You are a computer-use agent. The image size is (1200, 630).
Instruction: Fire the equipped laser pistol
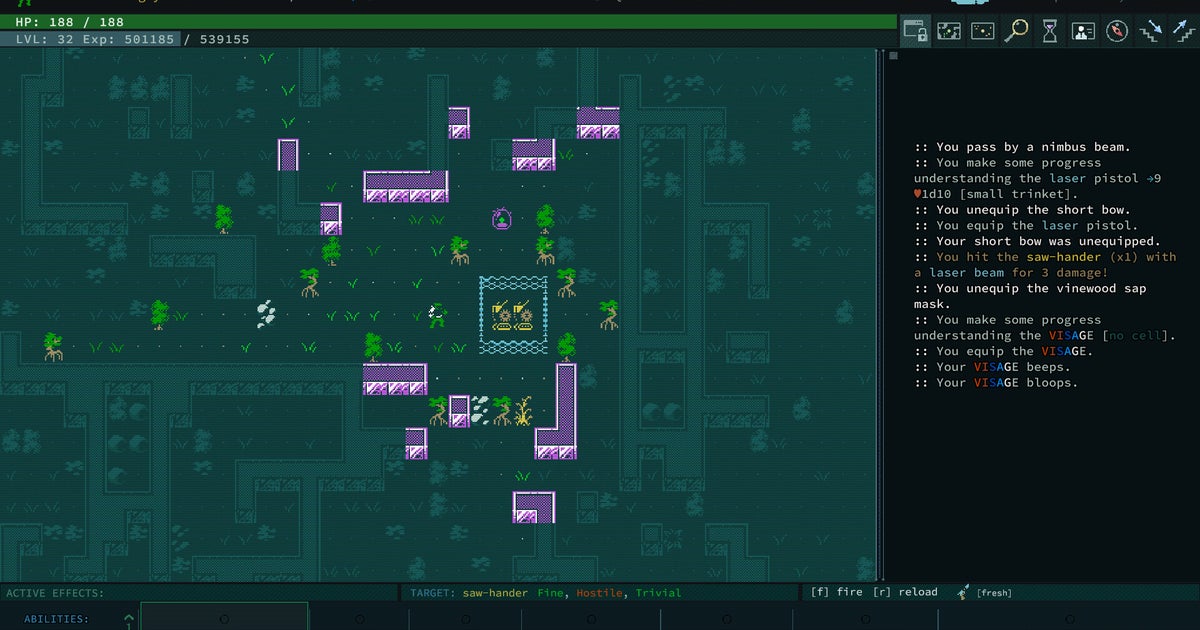[x=836, y=592]
